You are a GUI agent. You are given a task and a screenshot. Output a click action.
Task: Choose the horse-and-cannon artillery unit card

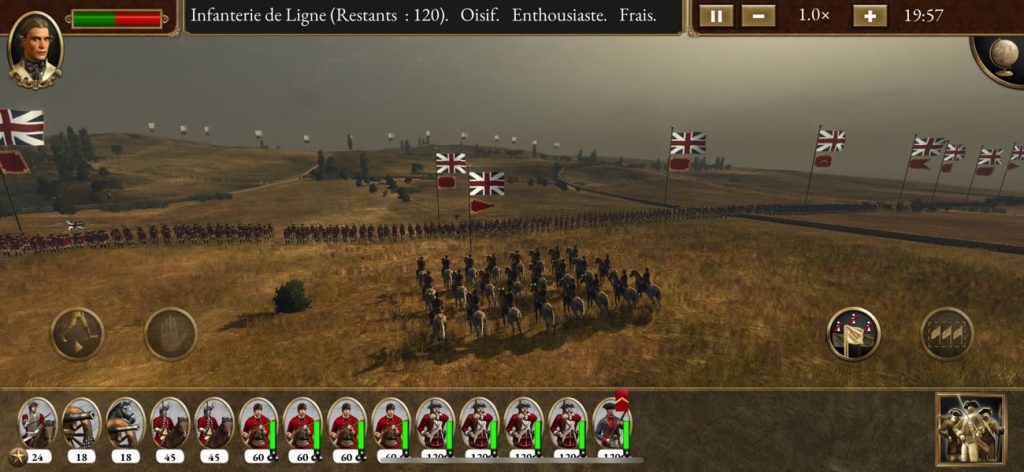click(125, 424)
